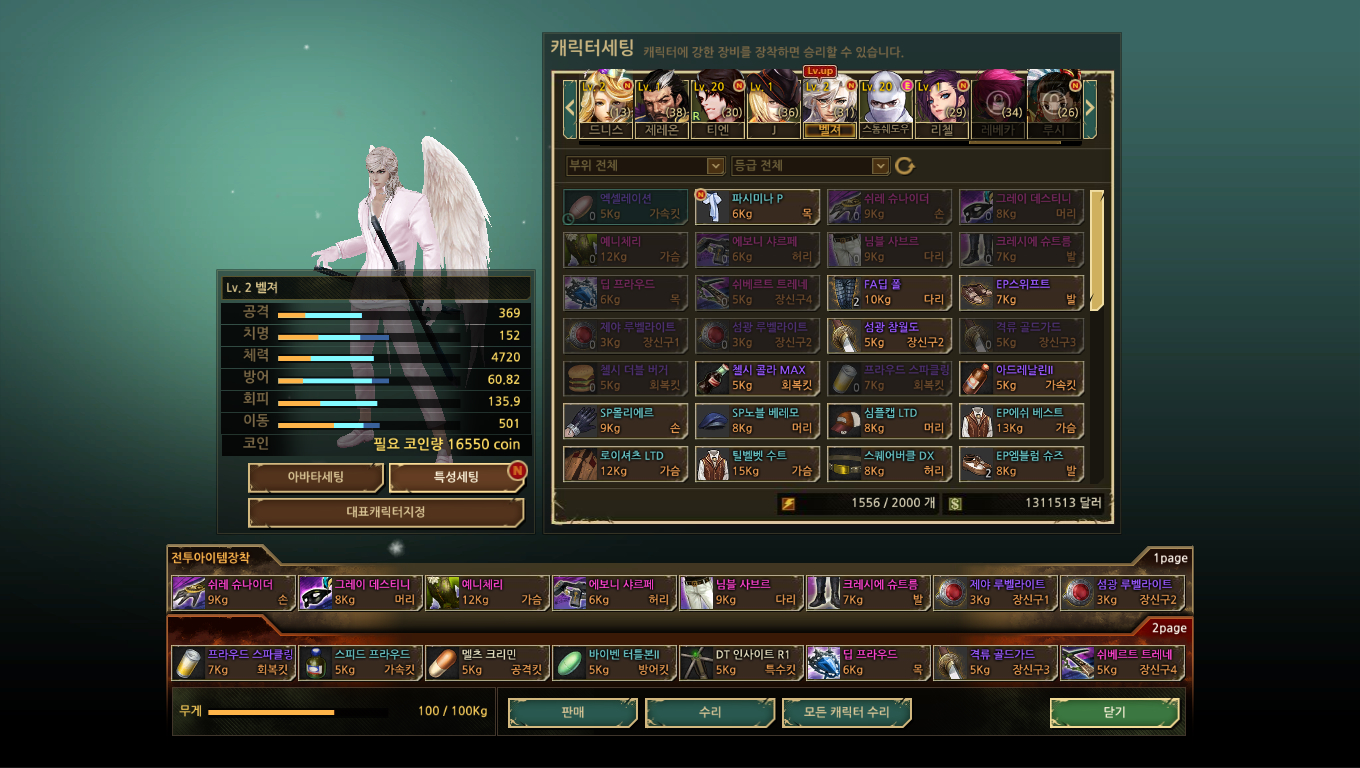
Task: Repair all characters with 모든 캐릭터 수리
Action: point(846,712)
